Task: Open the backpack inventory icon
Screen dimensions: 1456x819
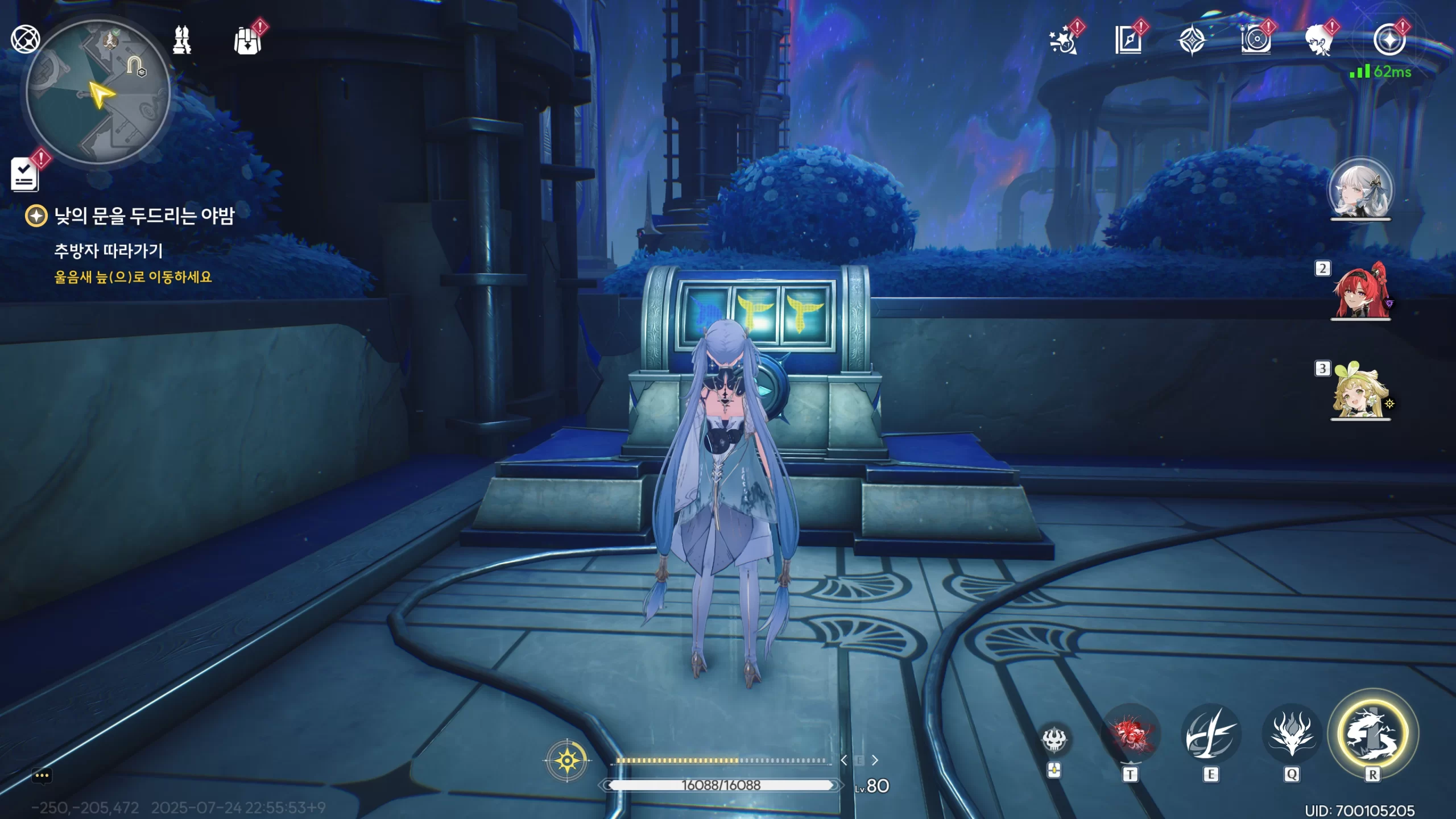Action: pos(248,41)
